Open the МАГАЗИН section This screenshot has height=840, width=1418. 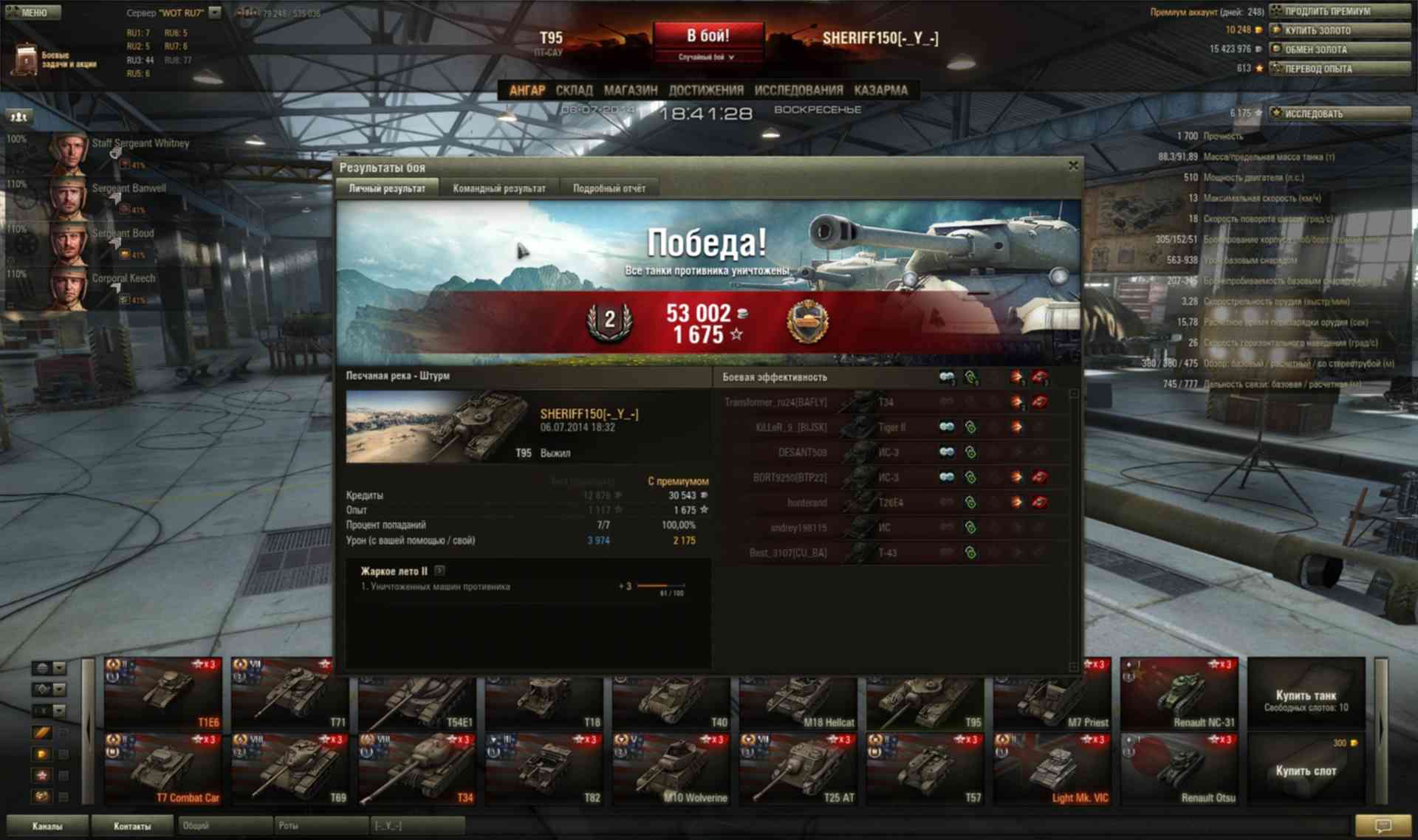(x=630, y=90)
